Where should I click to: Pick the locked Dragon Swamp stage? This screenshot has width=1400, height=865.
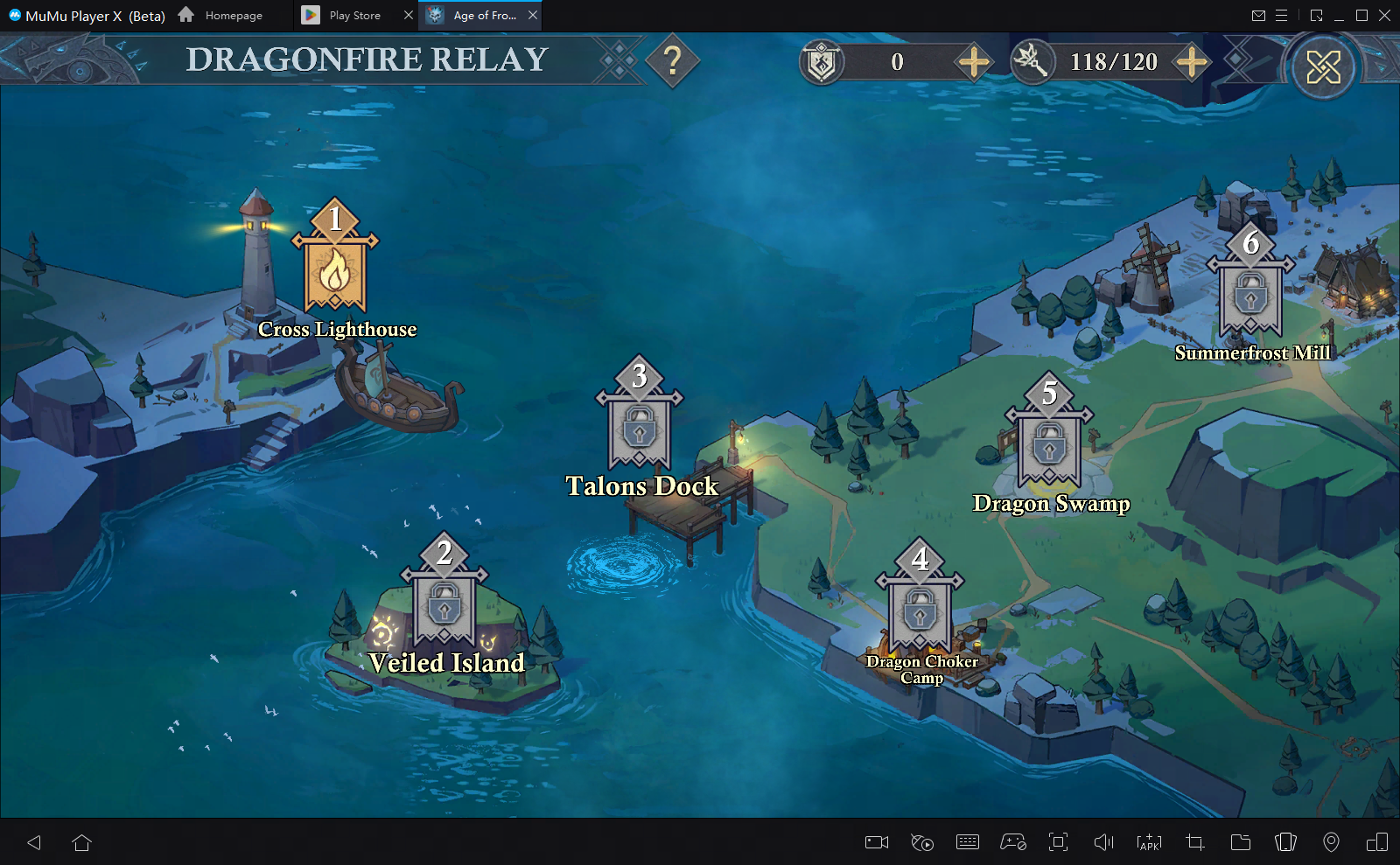click(x=1049, y=446)
